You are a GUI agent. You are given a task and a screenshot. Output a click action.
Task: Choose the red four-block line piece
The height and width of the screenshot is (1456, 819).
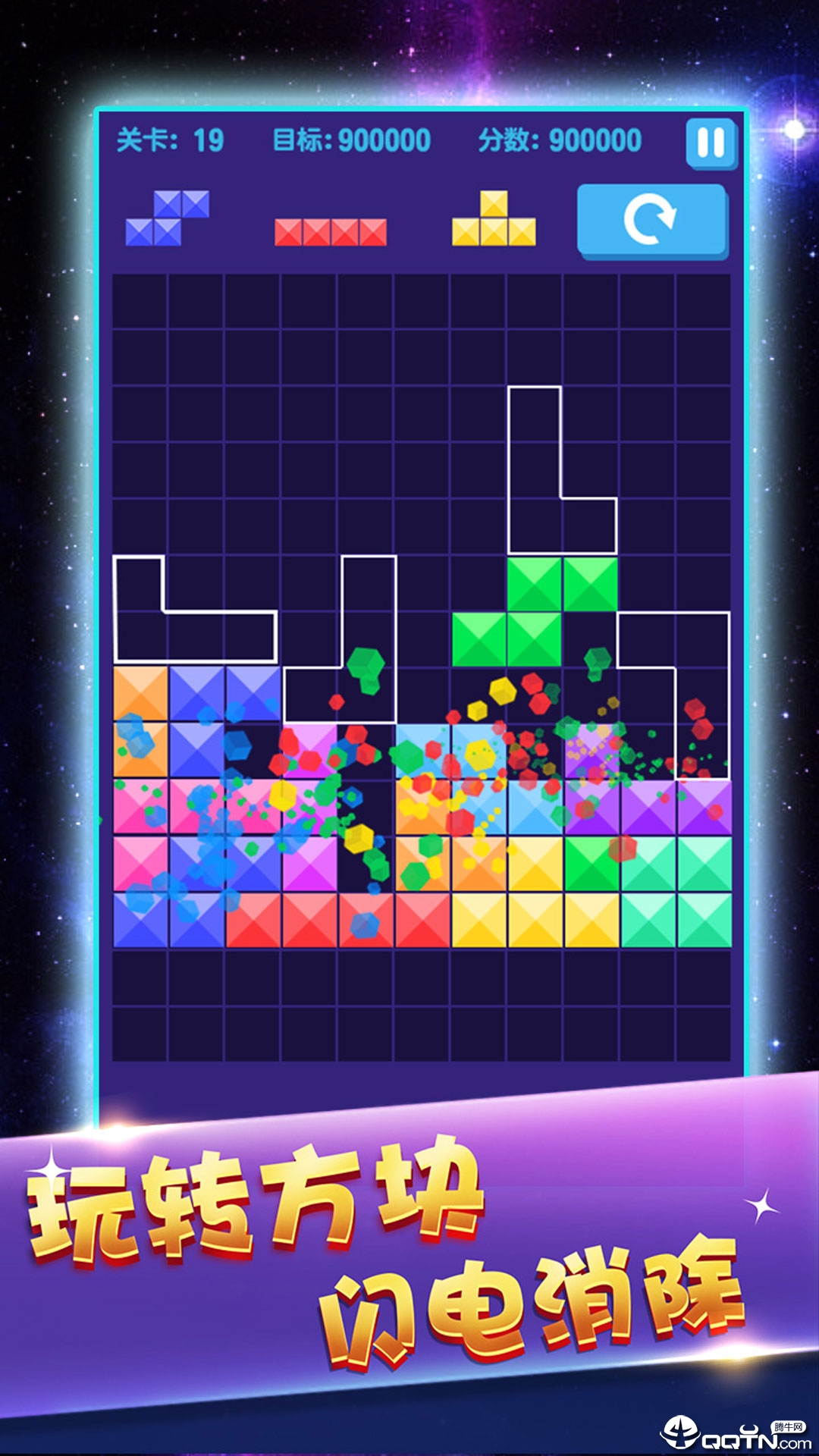click(x=331, y=232)
